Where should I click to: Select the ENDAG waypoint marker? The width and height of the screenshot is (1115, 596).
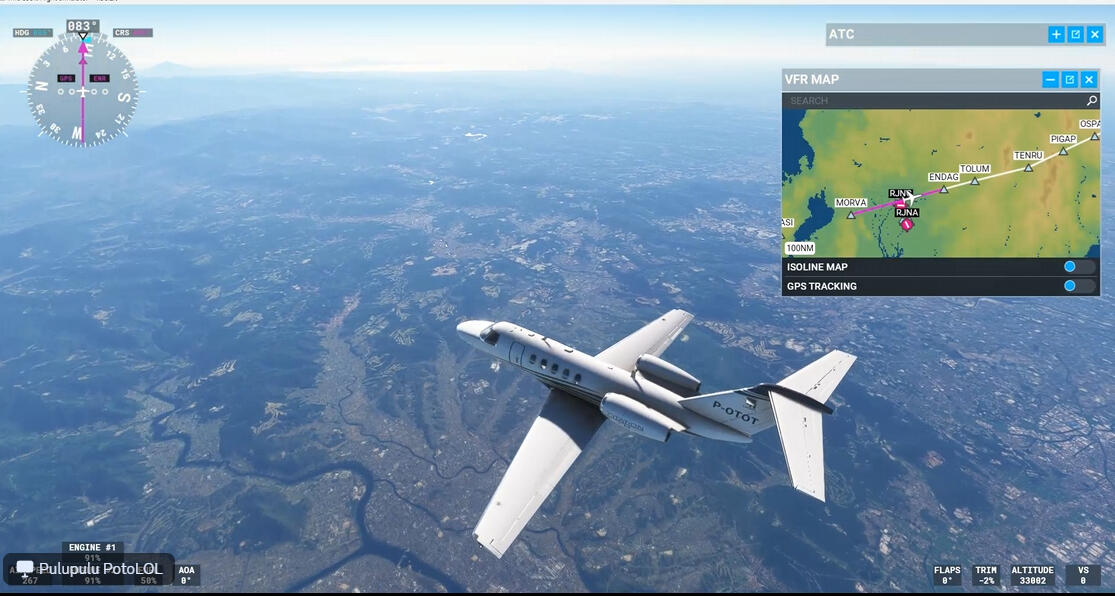[943, 188]
